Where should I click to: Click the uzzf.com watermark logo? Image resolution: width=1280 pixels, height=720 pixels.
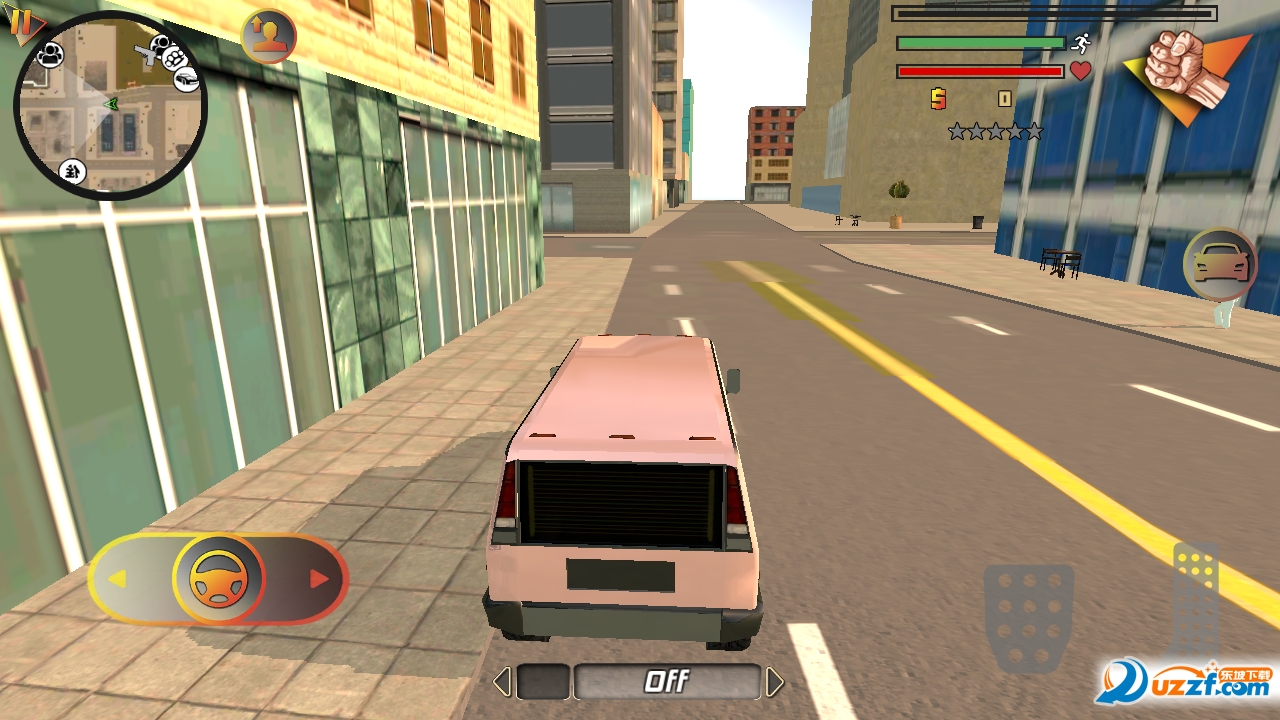(1186, 682)
